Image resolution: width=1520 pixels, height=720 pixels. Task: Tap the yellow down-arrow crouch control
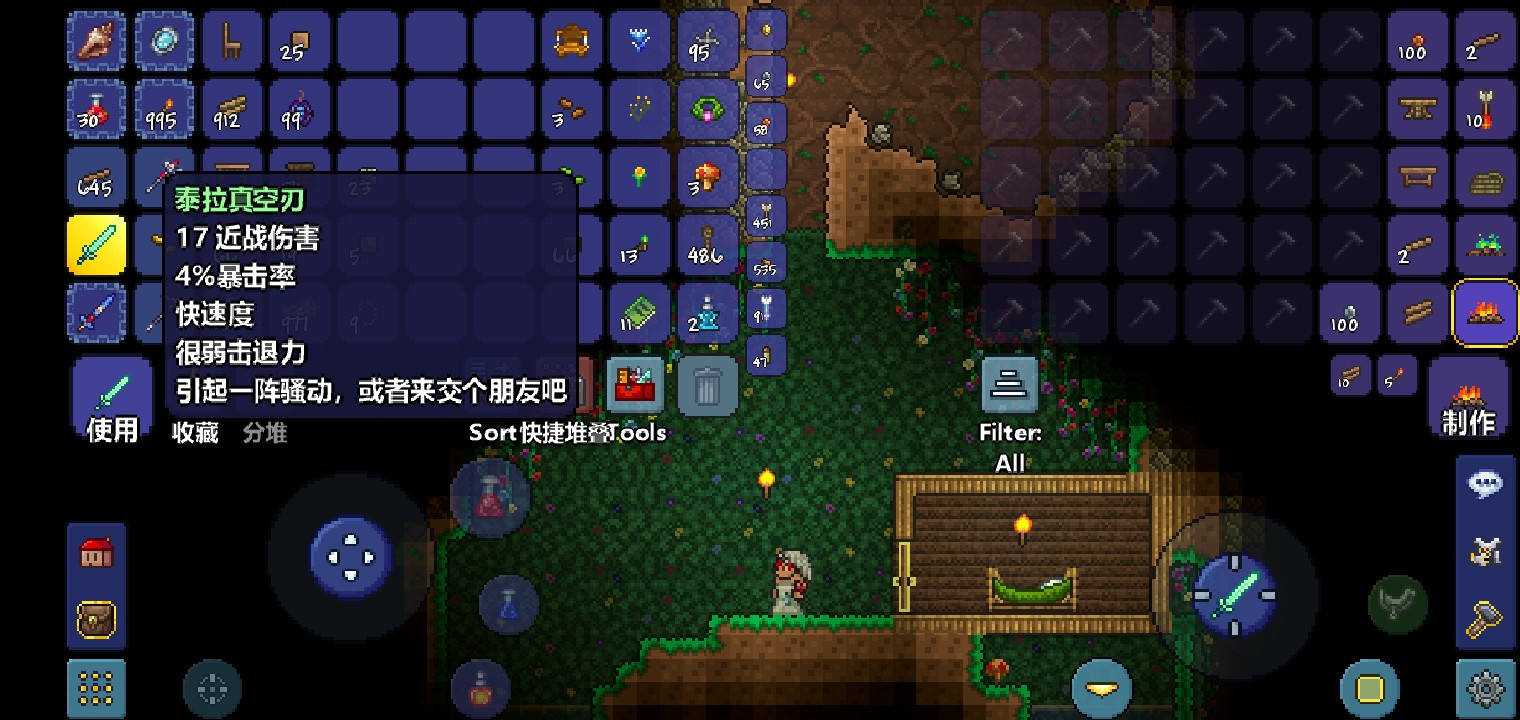[x=1100, y=688]
